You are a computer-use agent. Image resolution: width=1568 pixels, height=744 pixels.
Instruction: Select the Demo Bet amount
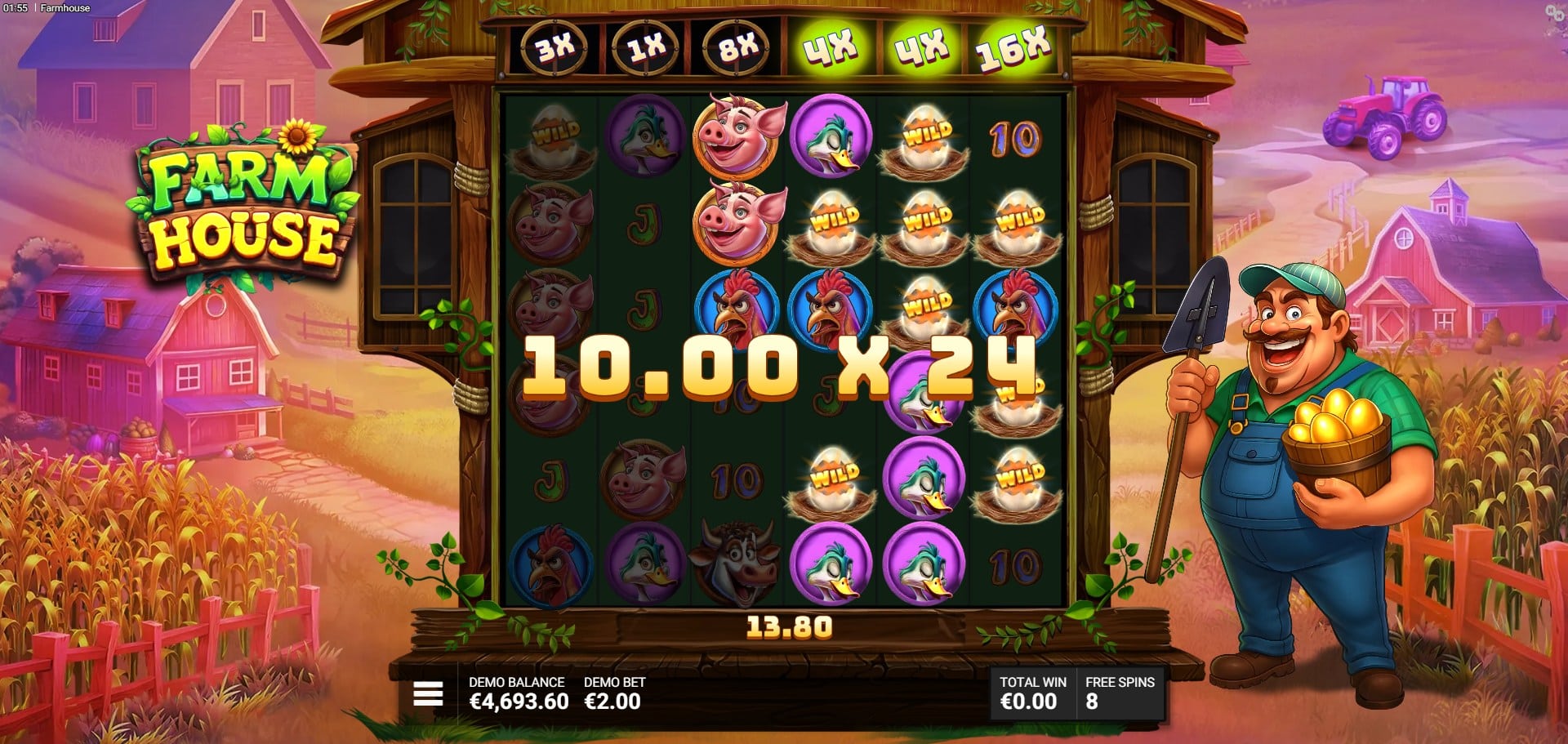coord(612,702)
